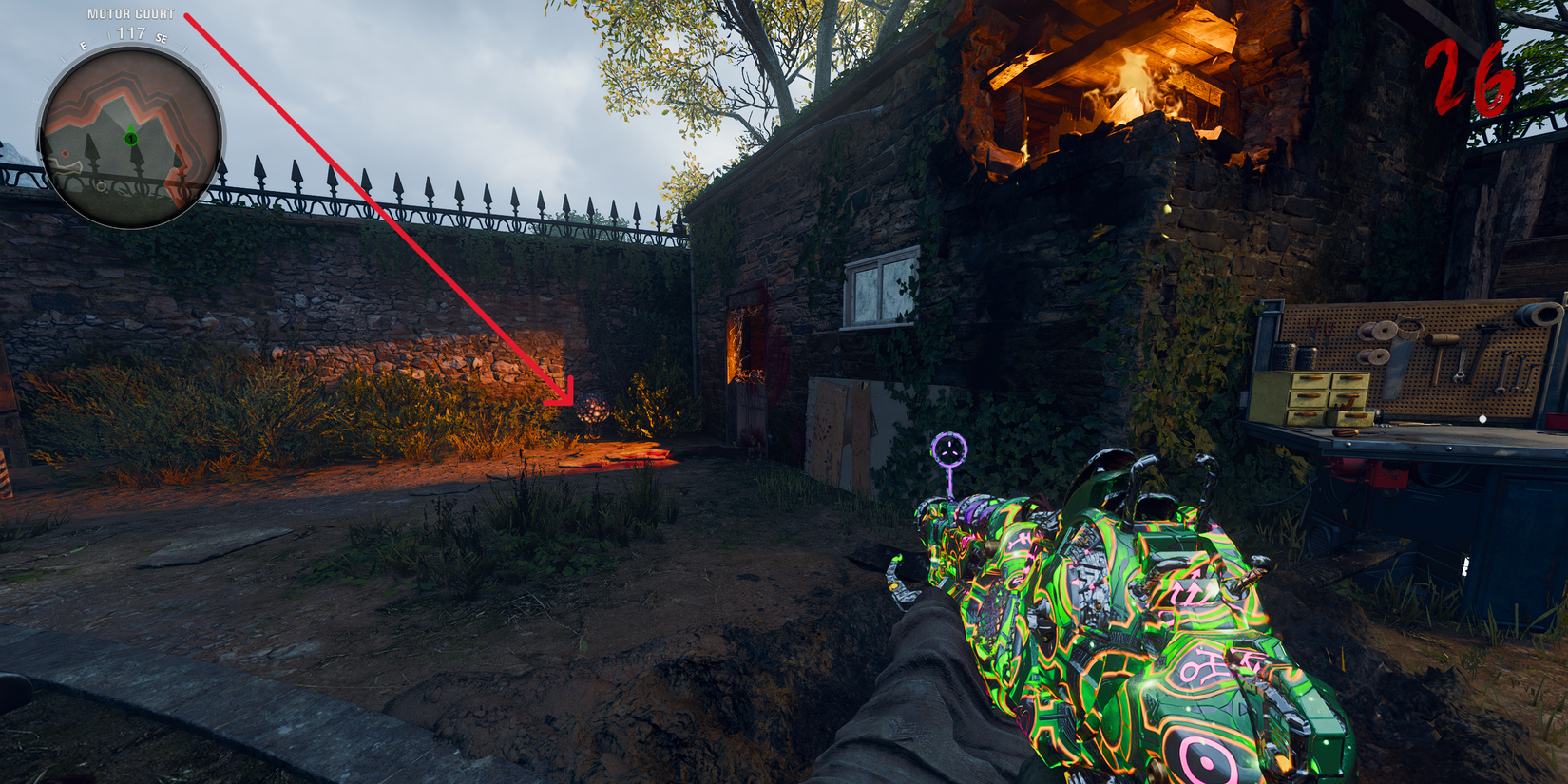1568x784 pixels.
Task: Click the heading value 117 on the compass
Action: (x=130, y=33)
